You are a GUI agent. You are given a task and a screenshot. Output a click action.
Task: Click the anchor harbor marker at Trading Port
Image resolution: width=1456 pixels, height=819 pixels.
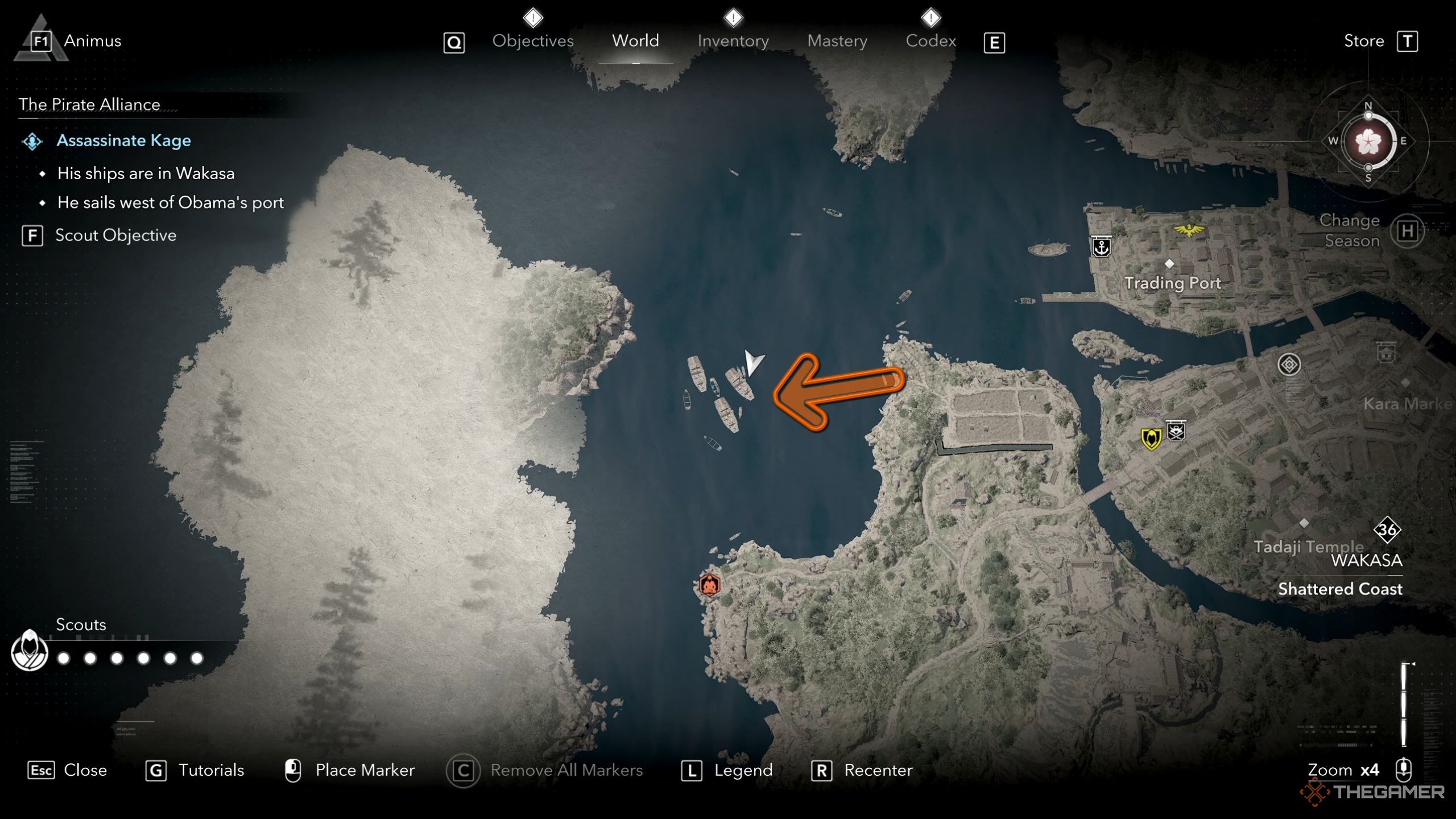tap(1102, 247)
